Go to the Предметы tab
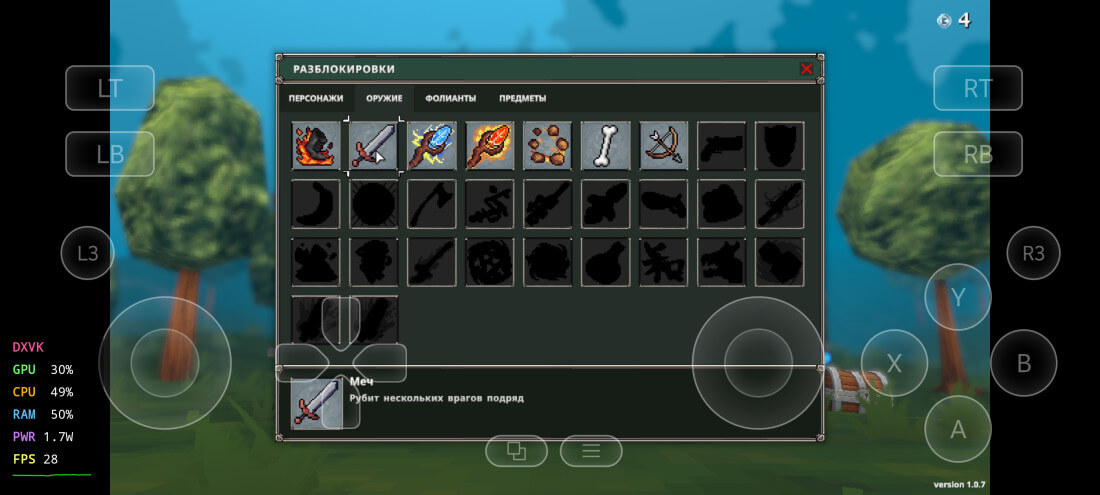The width and height of the screenshot is (1100, 495). click(x=522, y=98)
